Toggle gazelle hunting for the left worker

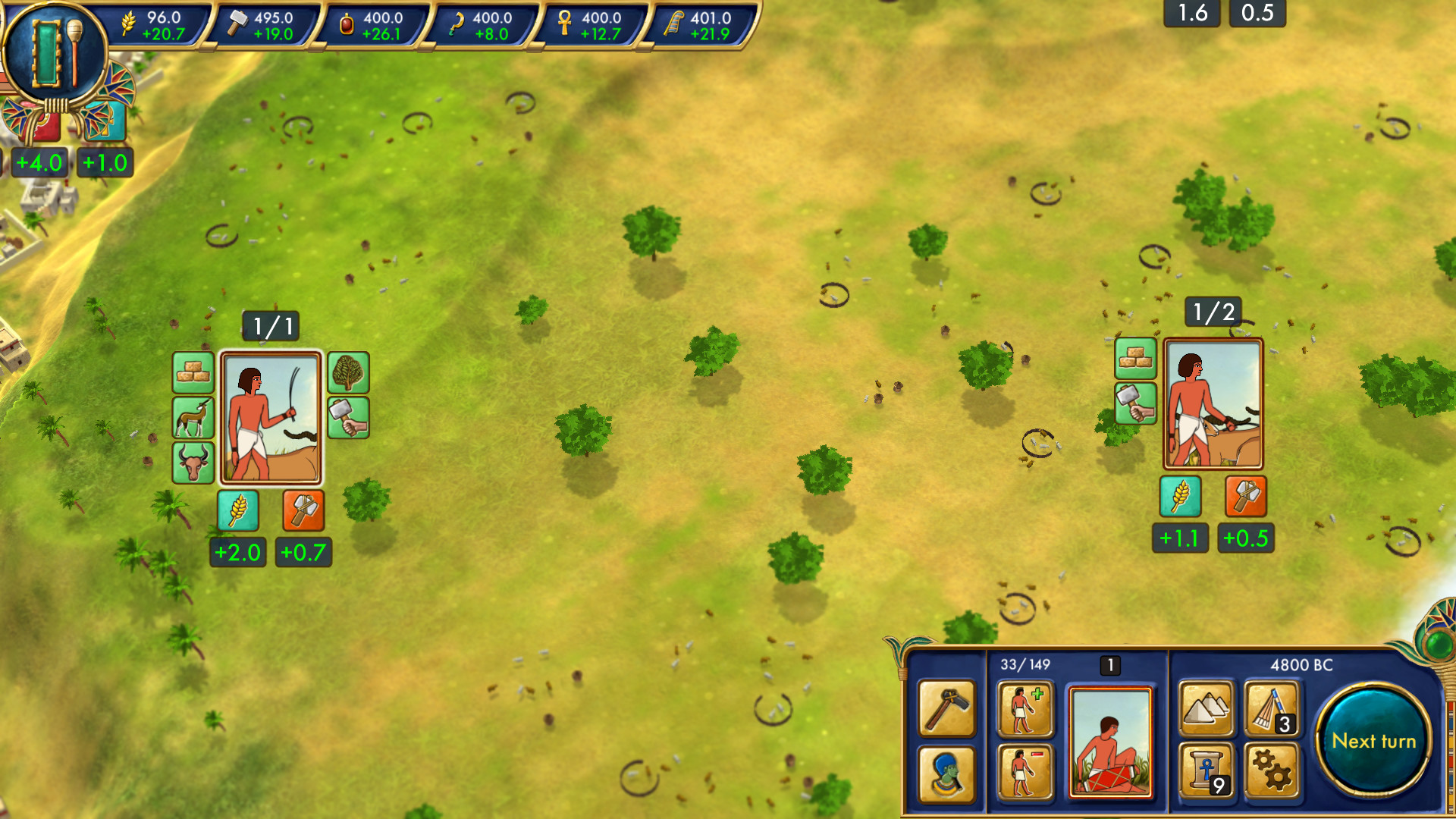pos(193,418)
